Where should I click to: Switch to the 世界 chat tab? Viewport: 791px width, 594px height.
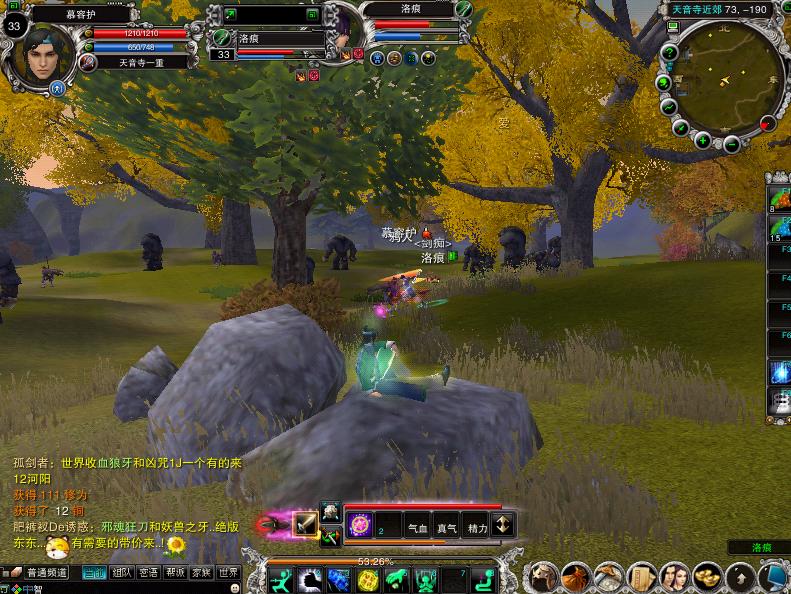coord(229,573)
